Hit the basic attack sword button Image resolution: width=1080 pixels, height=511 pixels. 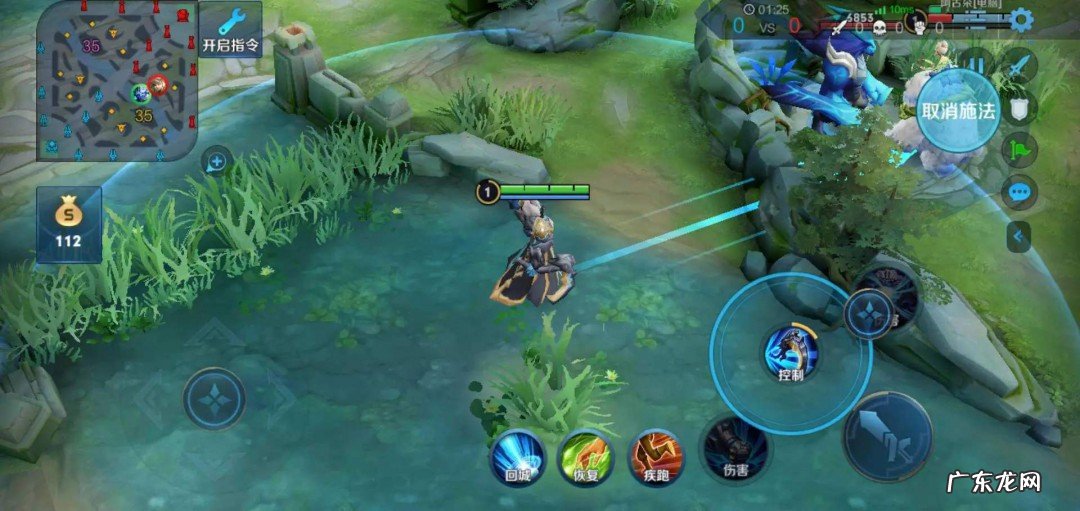[x=887, y=437]
